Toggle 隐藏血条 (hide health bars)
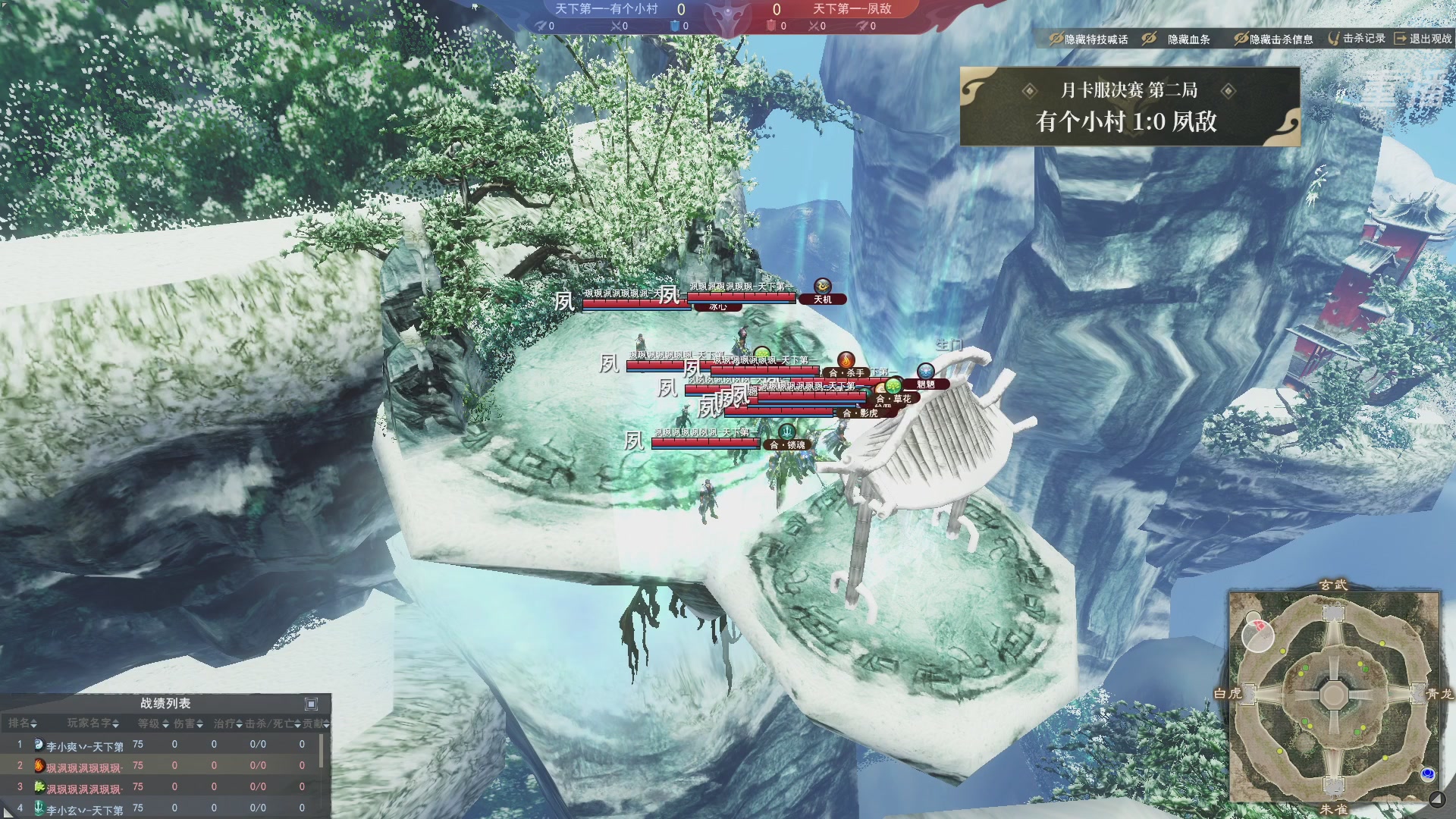Screen dimensions: 1456x819 1177,39
